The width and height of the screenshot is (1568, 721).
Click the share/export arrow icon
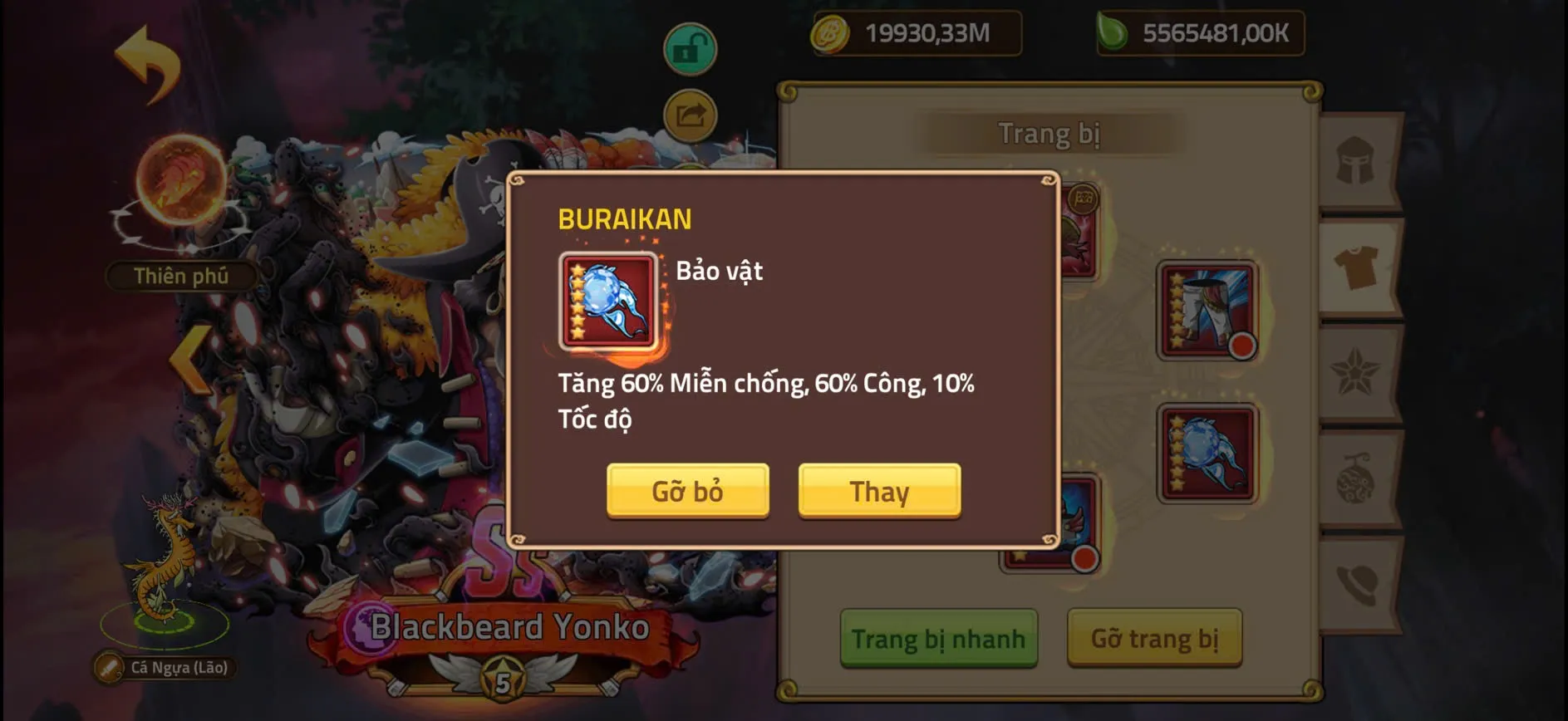point(688,115)
